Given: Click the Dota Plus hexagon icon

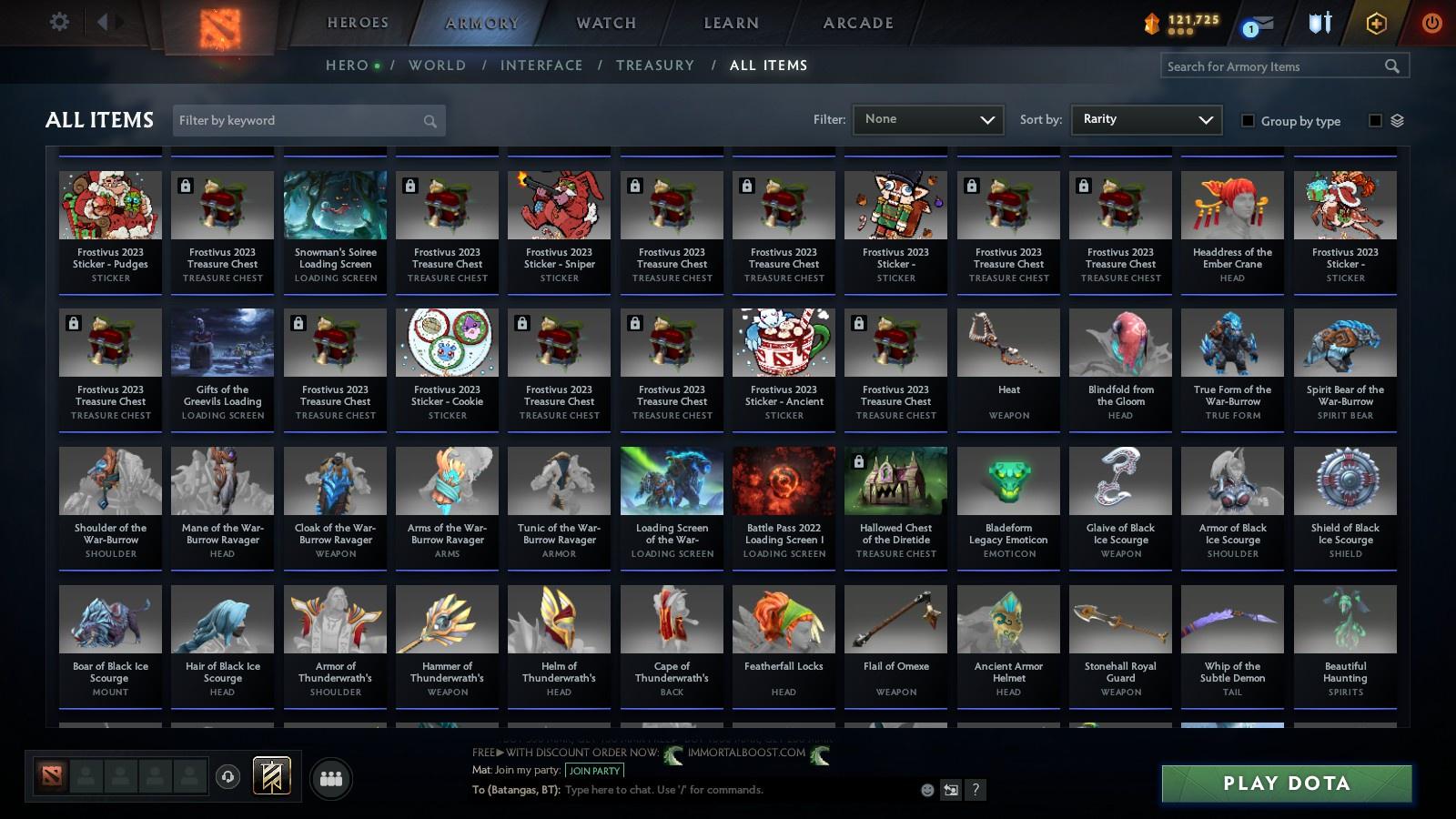Looking at the screenshot, I should (1375, 23).
